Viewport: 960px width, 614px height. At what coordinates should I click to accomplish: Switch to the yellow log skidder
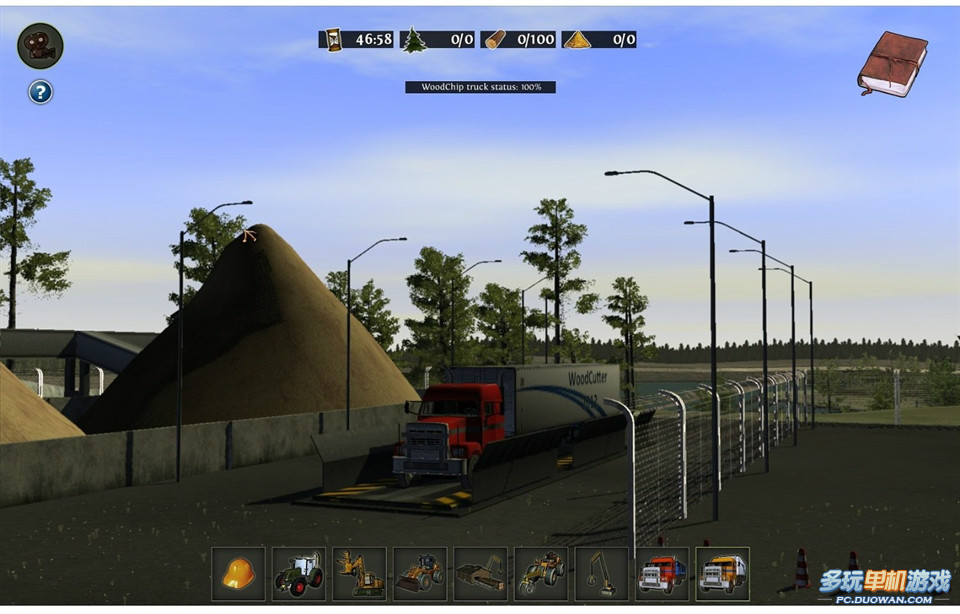click(x=541, y=573)
